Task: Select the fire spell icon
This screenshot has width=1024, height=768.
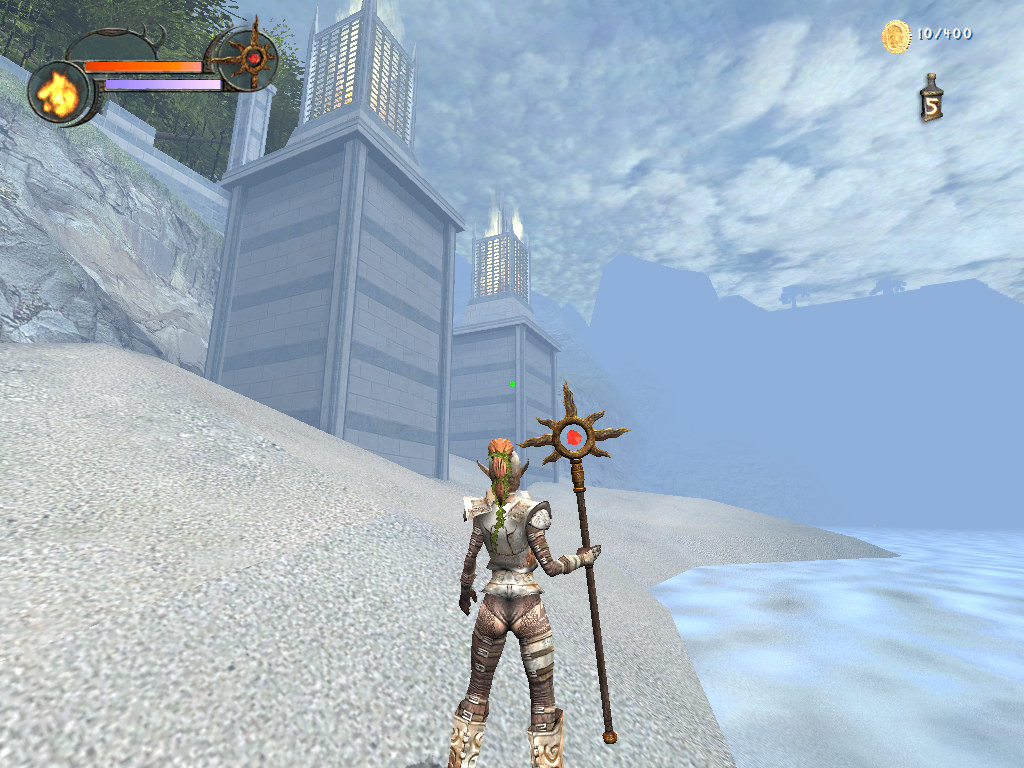Action: 58,93
